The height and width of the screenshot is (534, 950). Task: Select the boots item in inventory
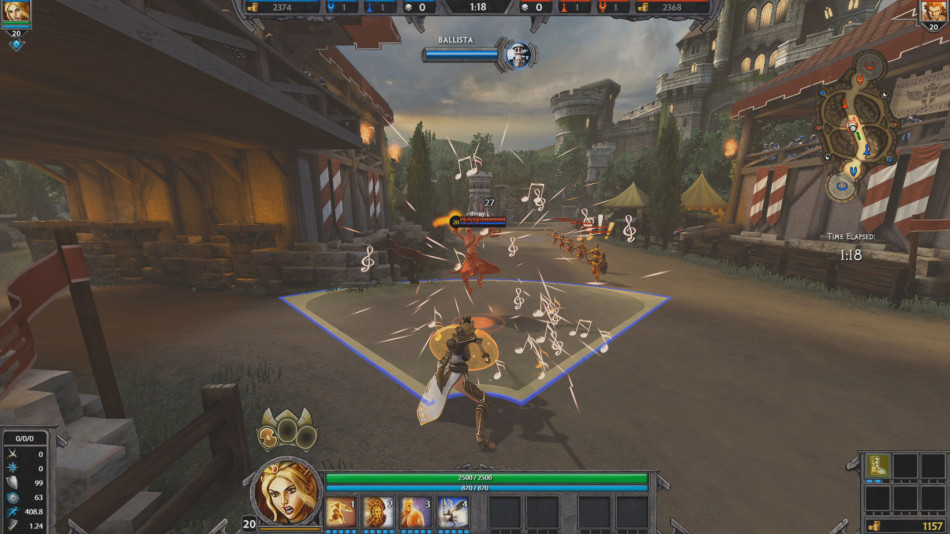[x=877, y=465]
